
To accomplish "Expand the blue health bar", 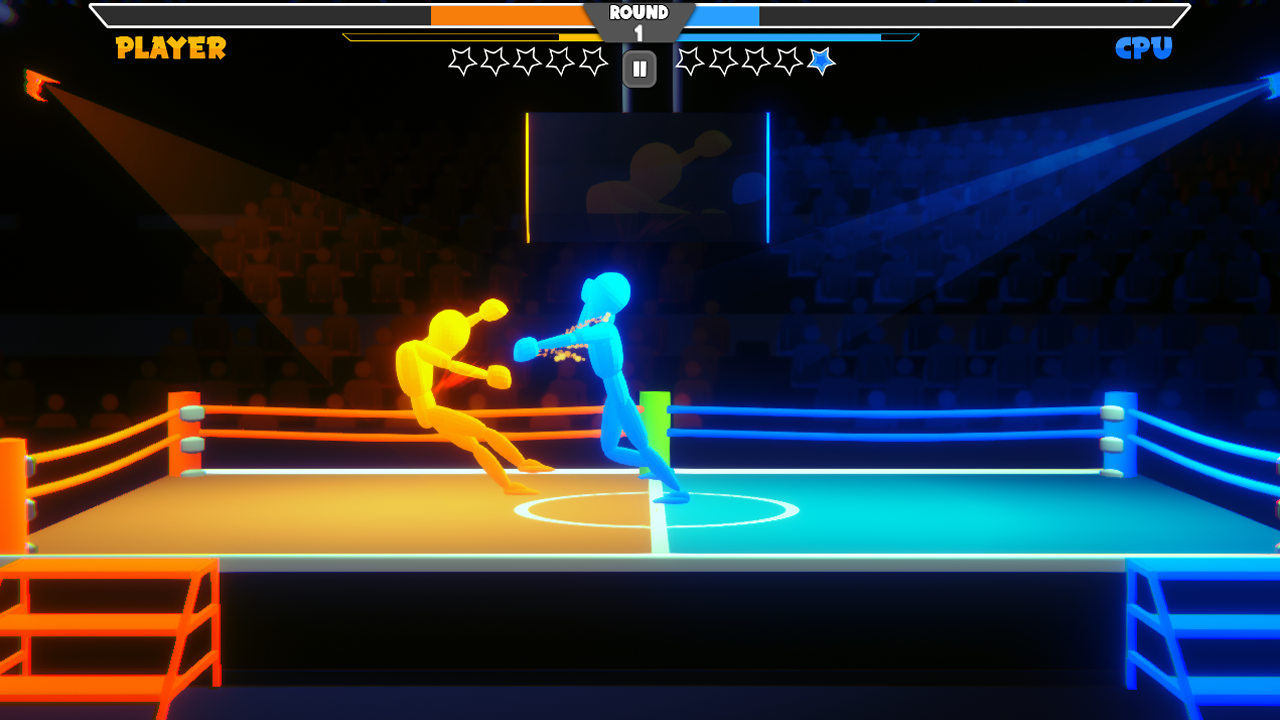I will pyautogui.click(x=725, y=16).
